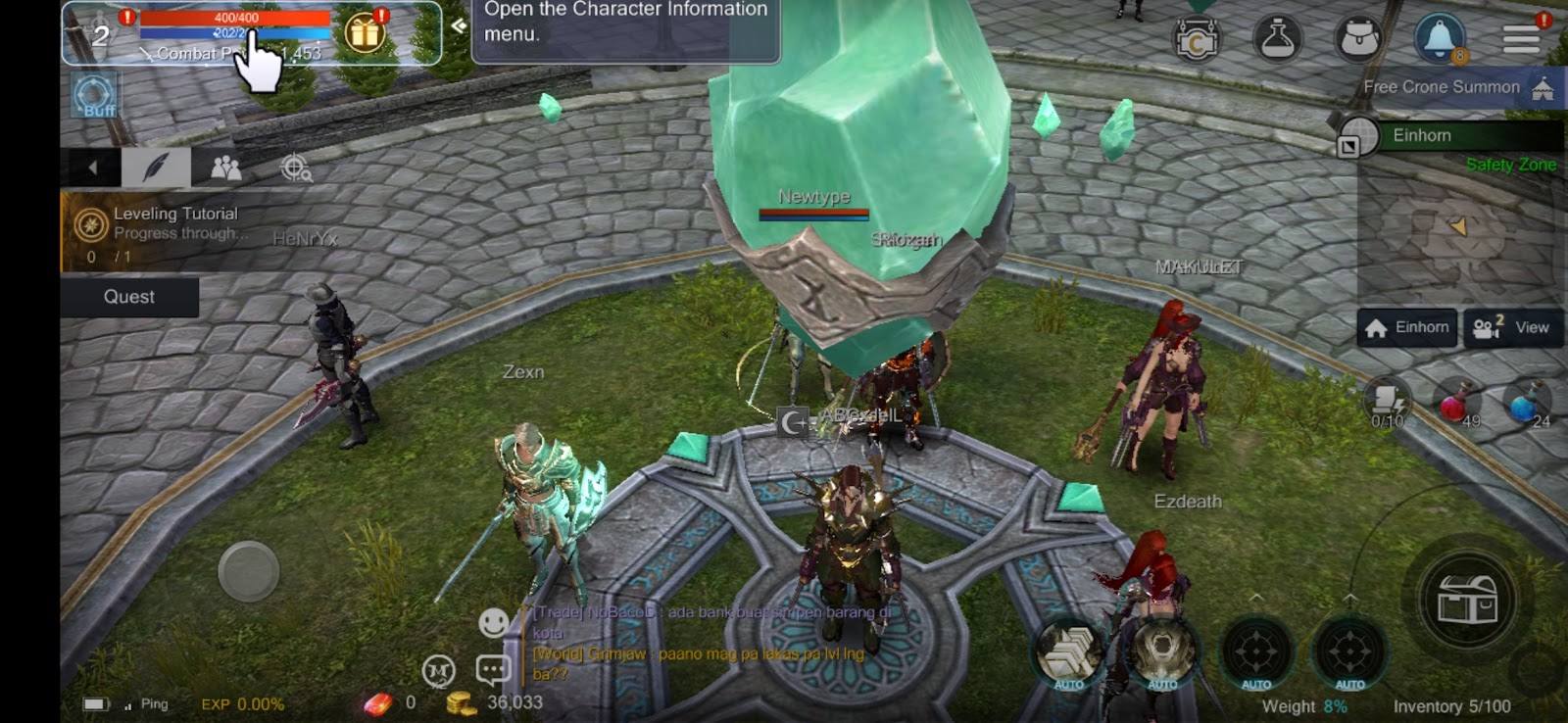
Task: Claim the gold gift box reward
Action: pos(365,33)
